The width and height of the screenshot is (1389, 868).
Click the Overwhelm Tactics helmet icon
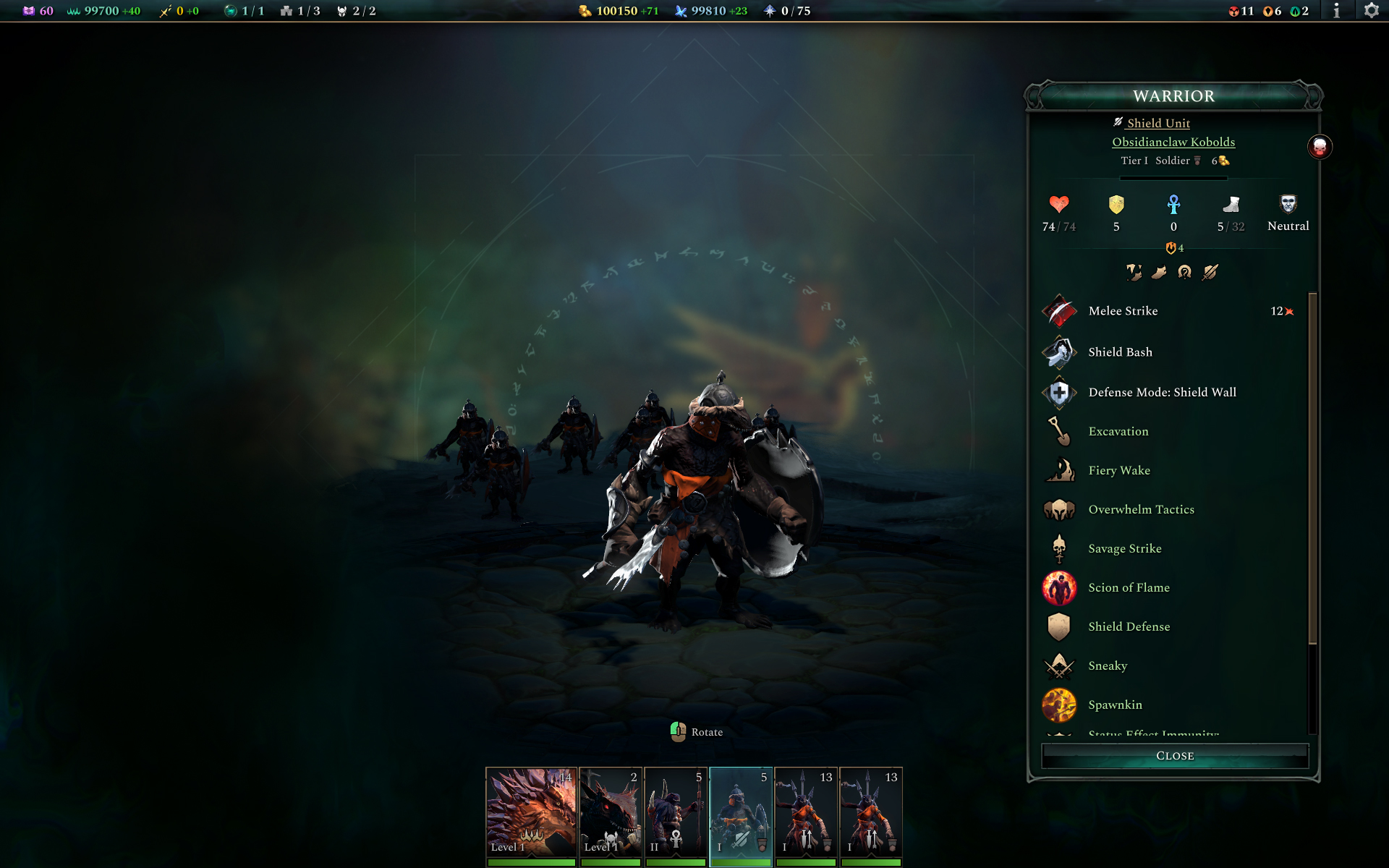tap(1059, 509)
